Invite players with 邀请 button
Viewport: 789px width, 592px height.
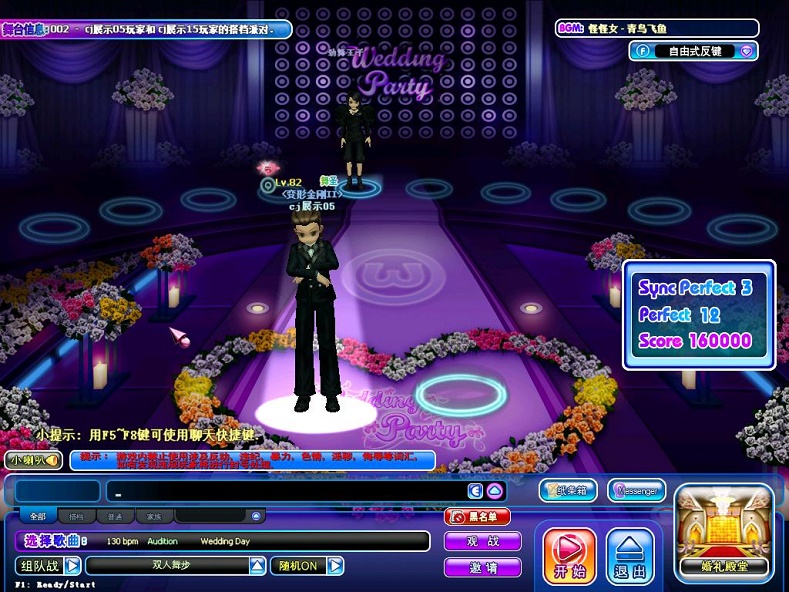[x=483, y=567]
